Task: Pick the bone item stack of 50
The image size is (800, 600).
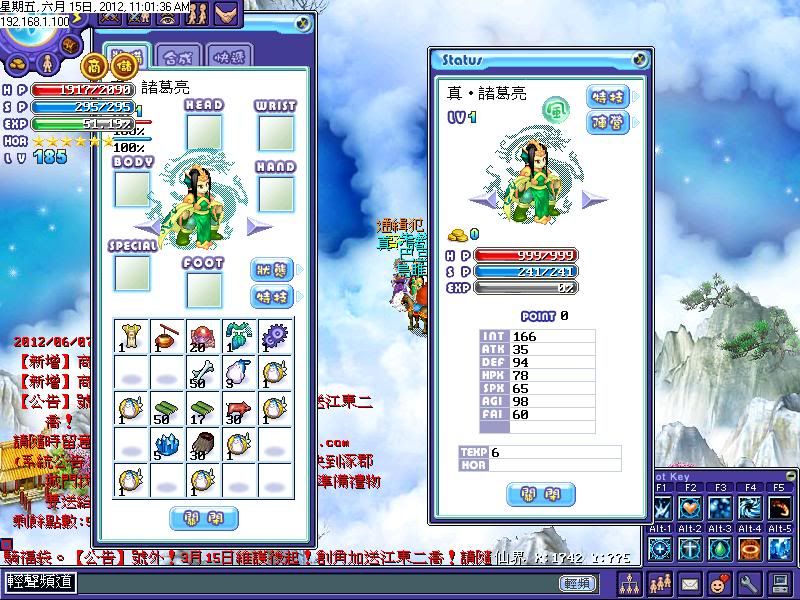Action: (205, 373)
